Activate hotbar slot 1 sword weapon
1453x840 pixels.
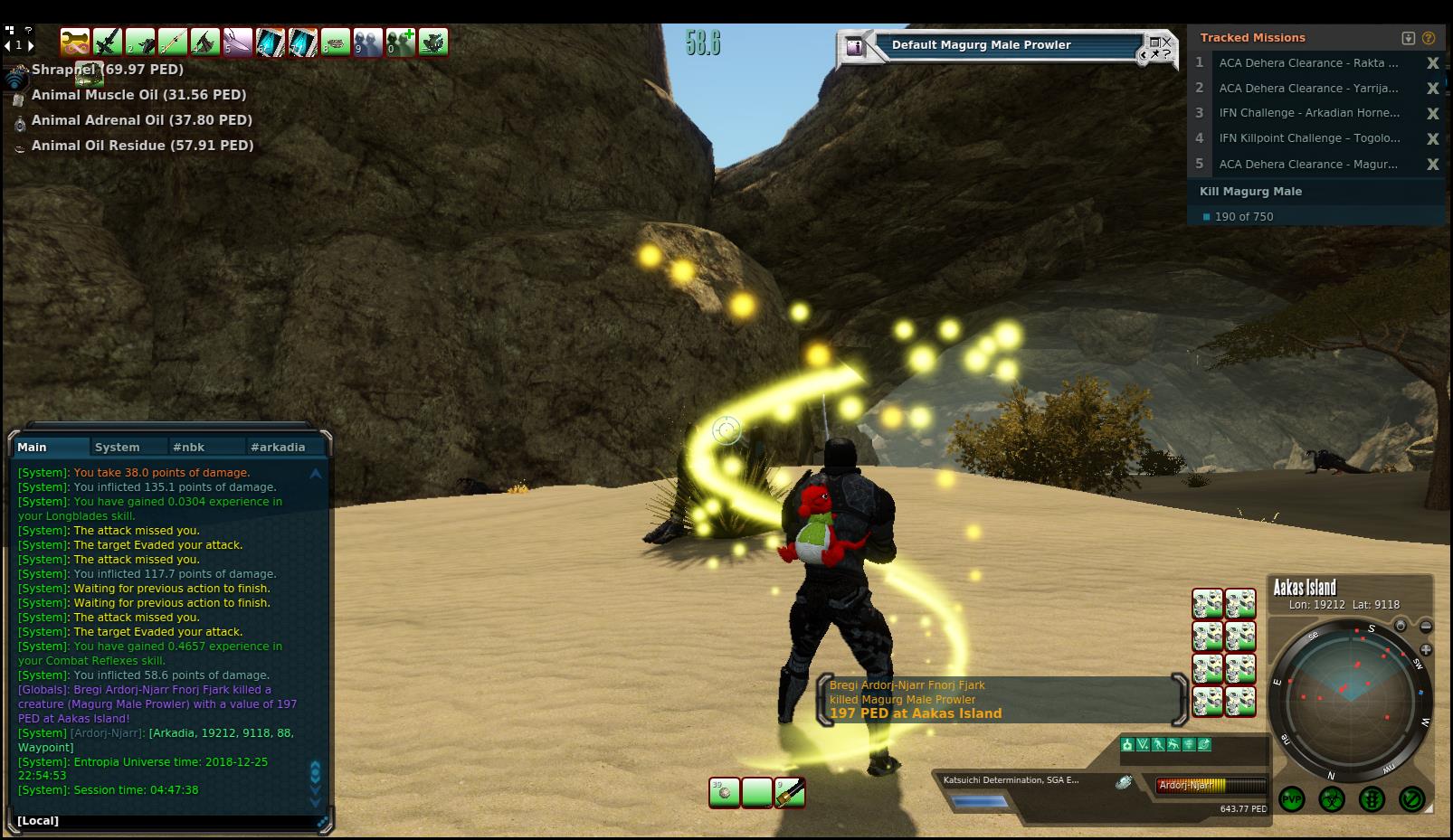point(108,42)
